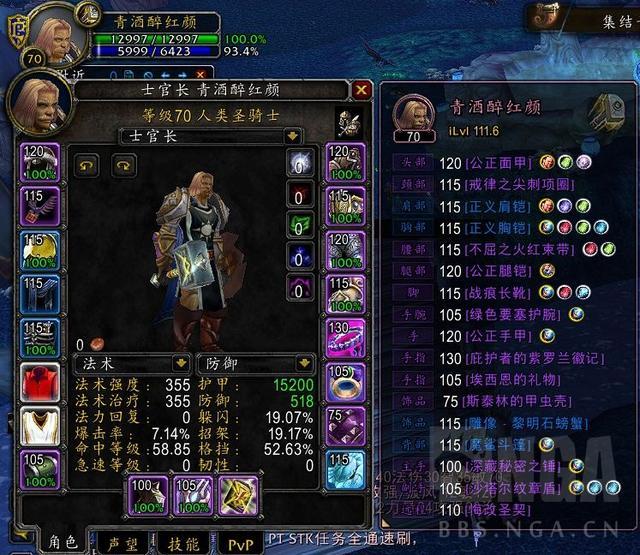Open the 士官长 title dropdown
The image size is (640, 555).
coord(292,135)
